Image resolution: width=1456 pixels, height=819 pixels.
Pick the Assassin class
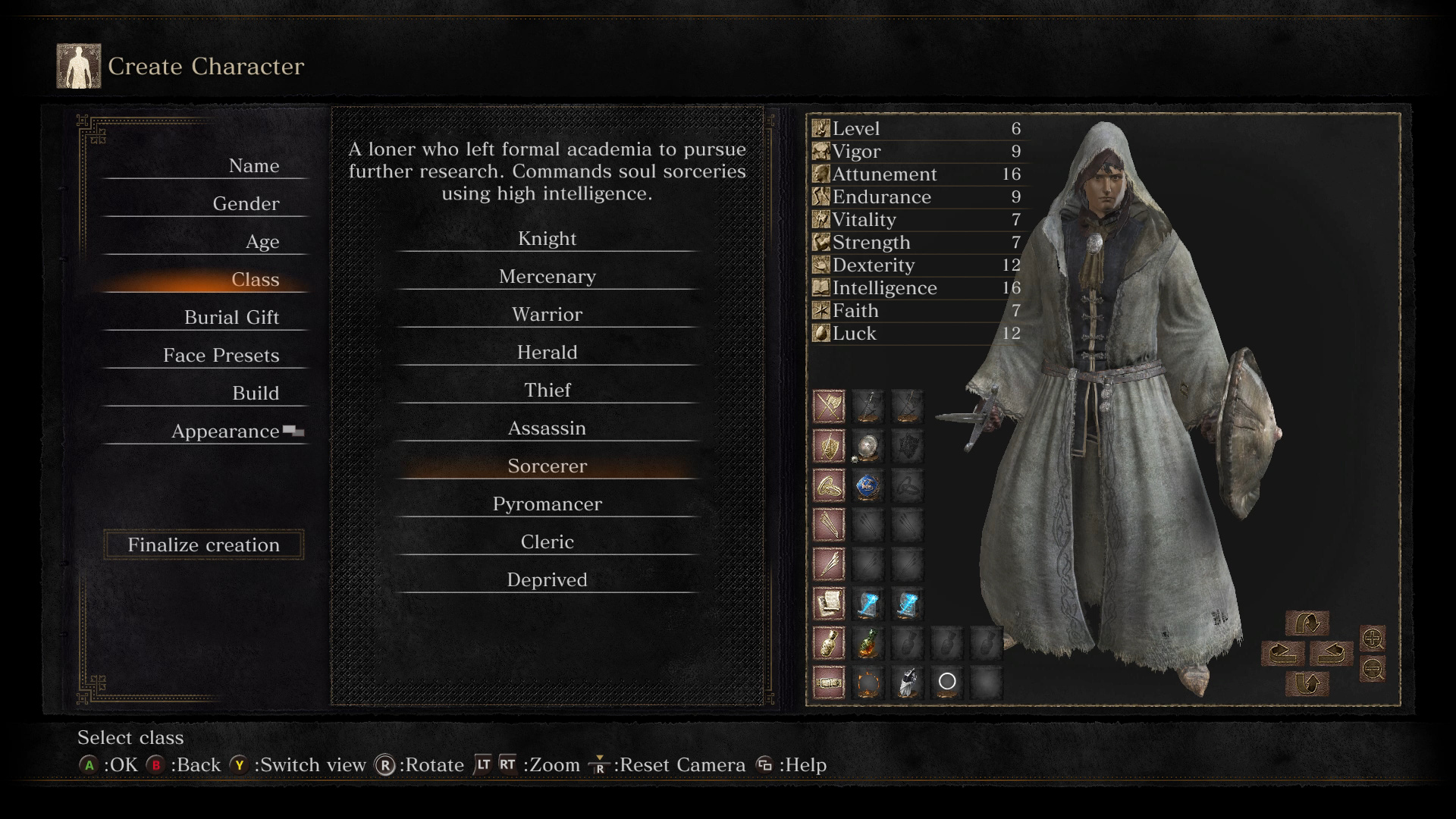(x=547, y=428)
